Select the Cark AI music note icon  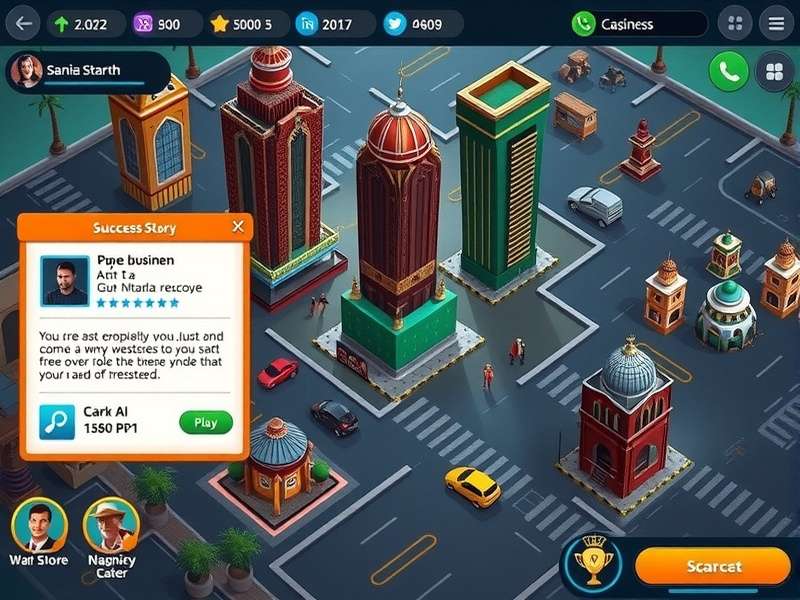point(57,422)
